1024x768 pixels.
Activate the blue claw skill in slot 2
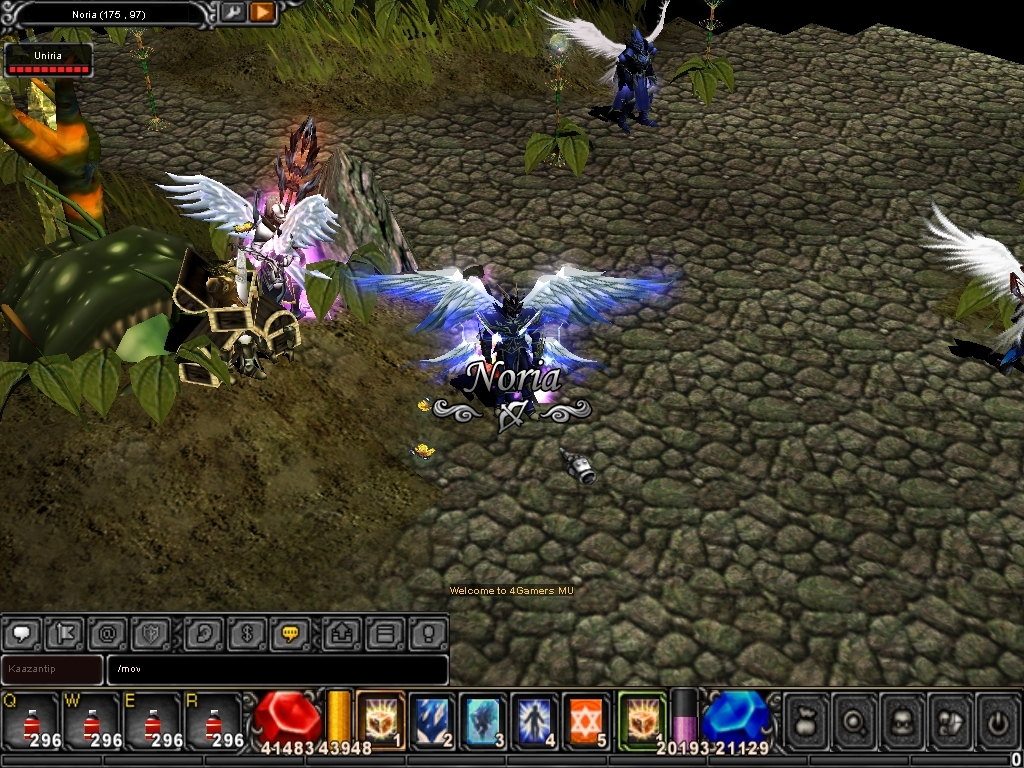click(433, 718)
